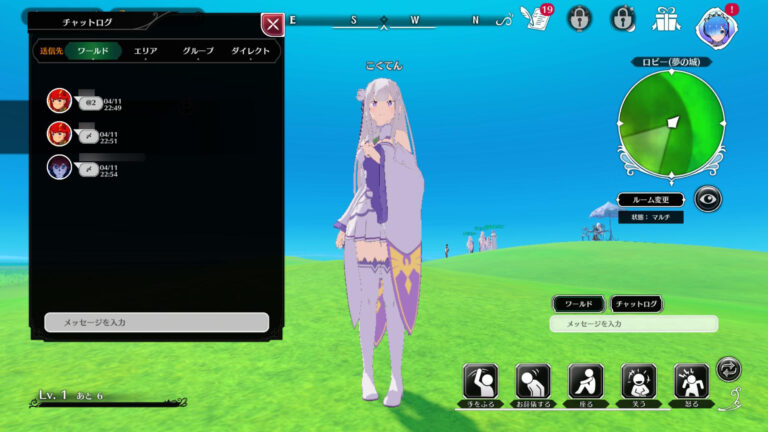Select the グループ chat tab
The image size is (768, 432).
pos(198,51)
